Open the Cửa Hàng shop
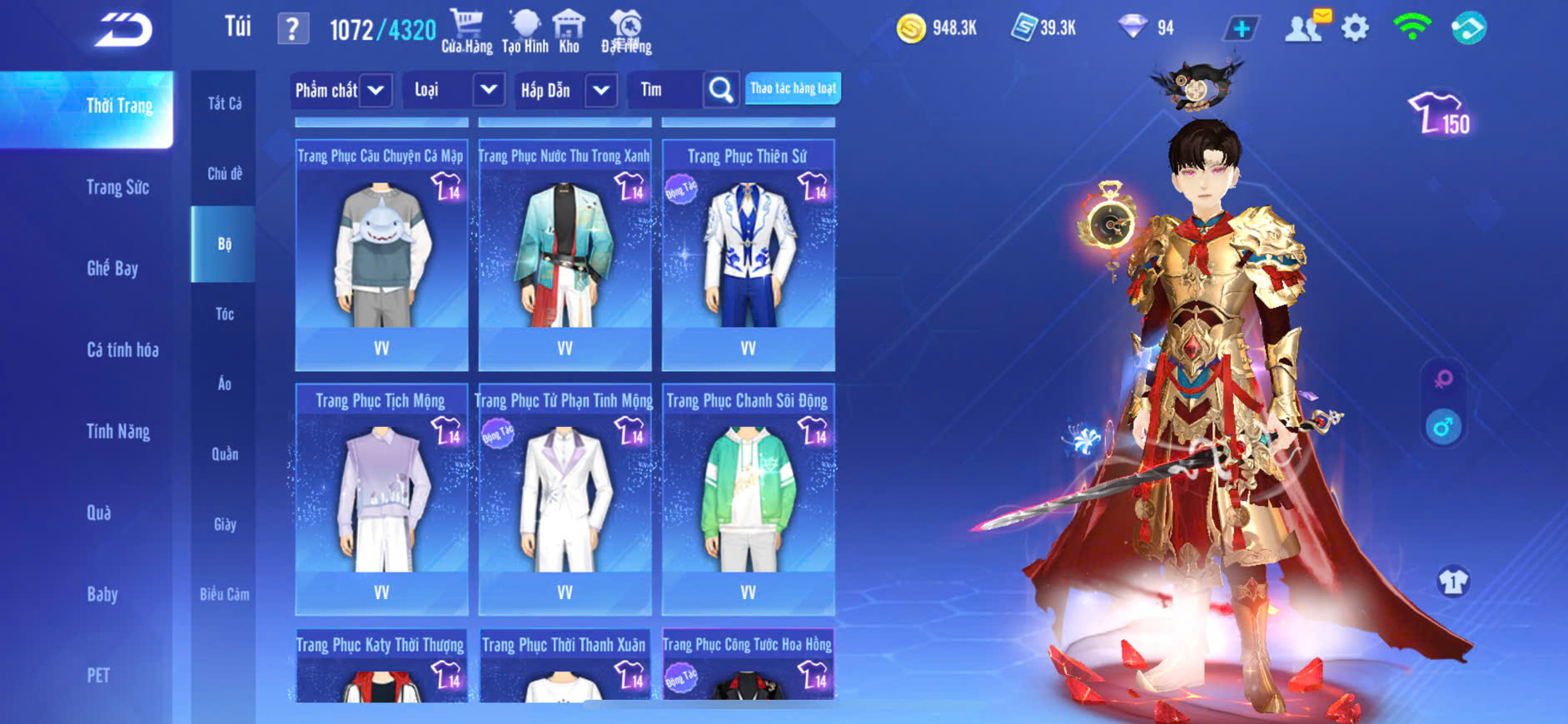1568x724 pixels. tap(466, 32)
